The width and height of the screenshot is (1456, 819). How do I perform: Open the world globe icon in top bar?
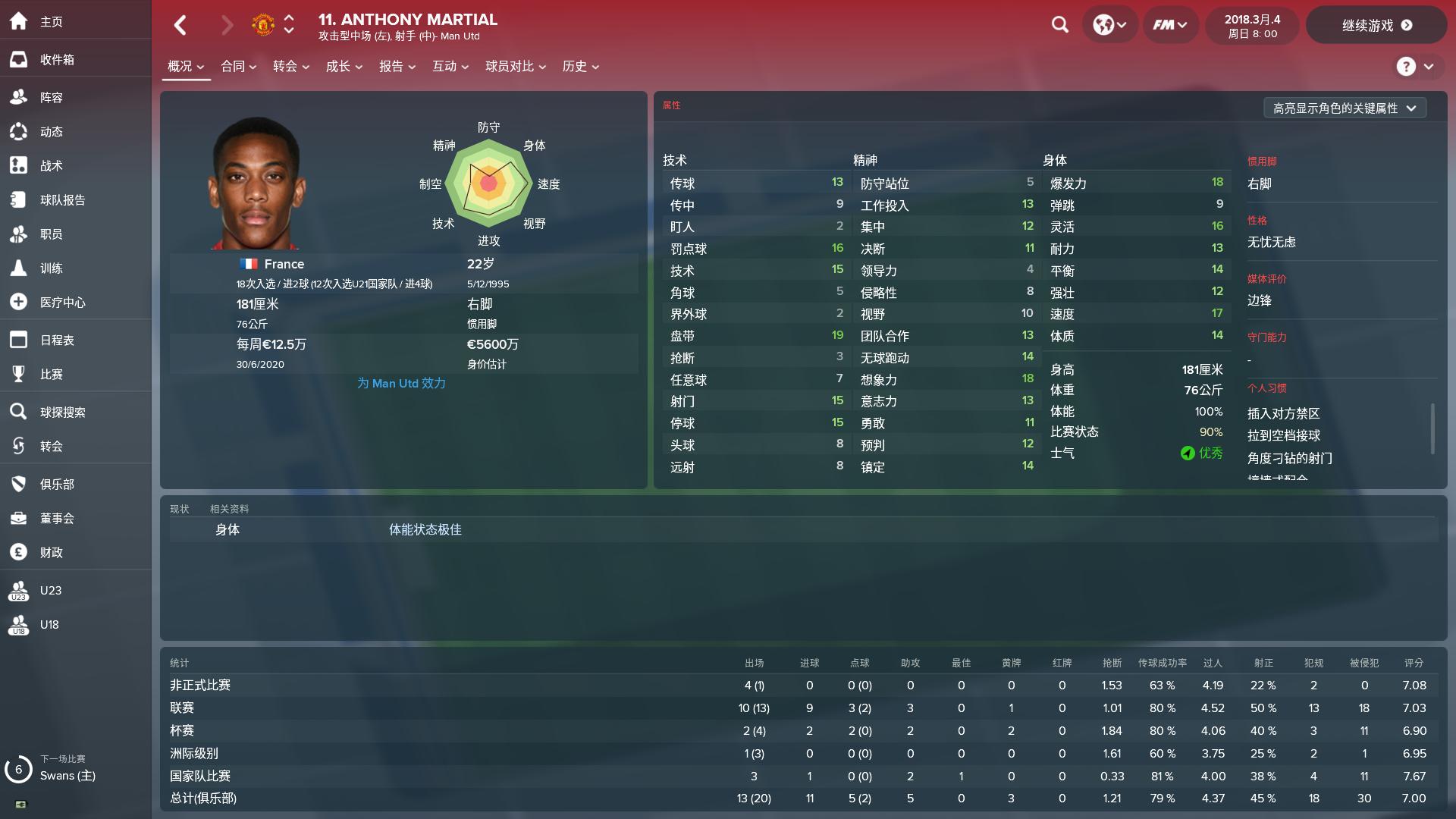click(1105, 24)
